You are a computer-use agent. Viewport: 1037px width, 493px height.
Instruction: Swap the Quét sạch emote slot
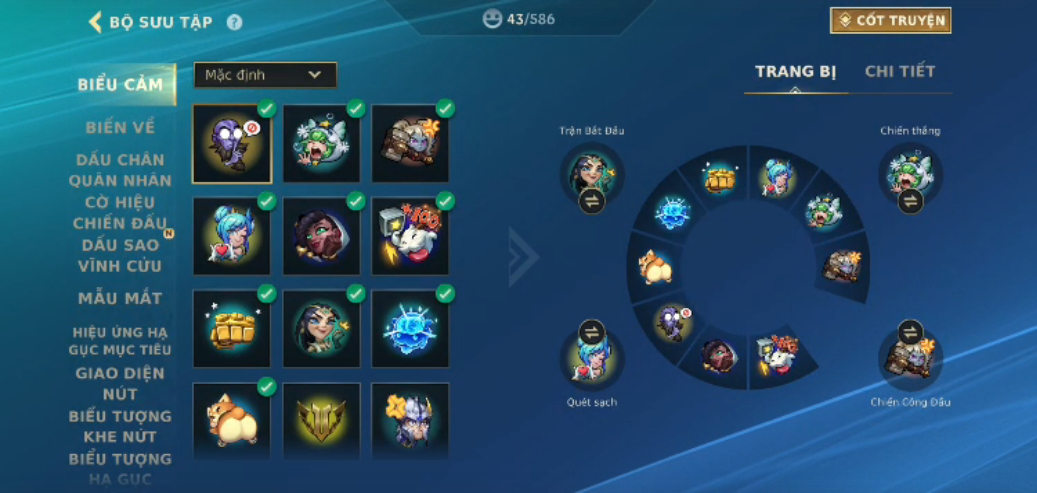(592, 332)
